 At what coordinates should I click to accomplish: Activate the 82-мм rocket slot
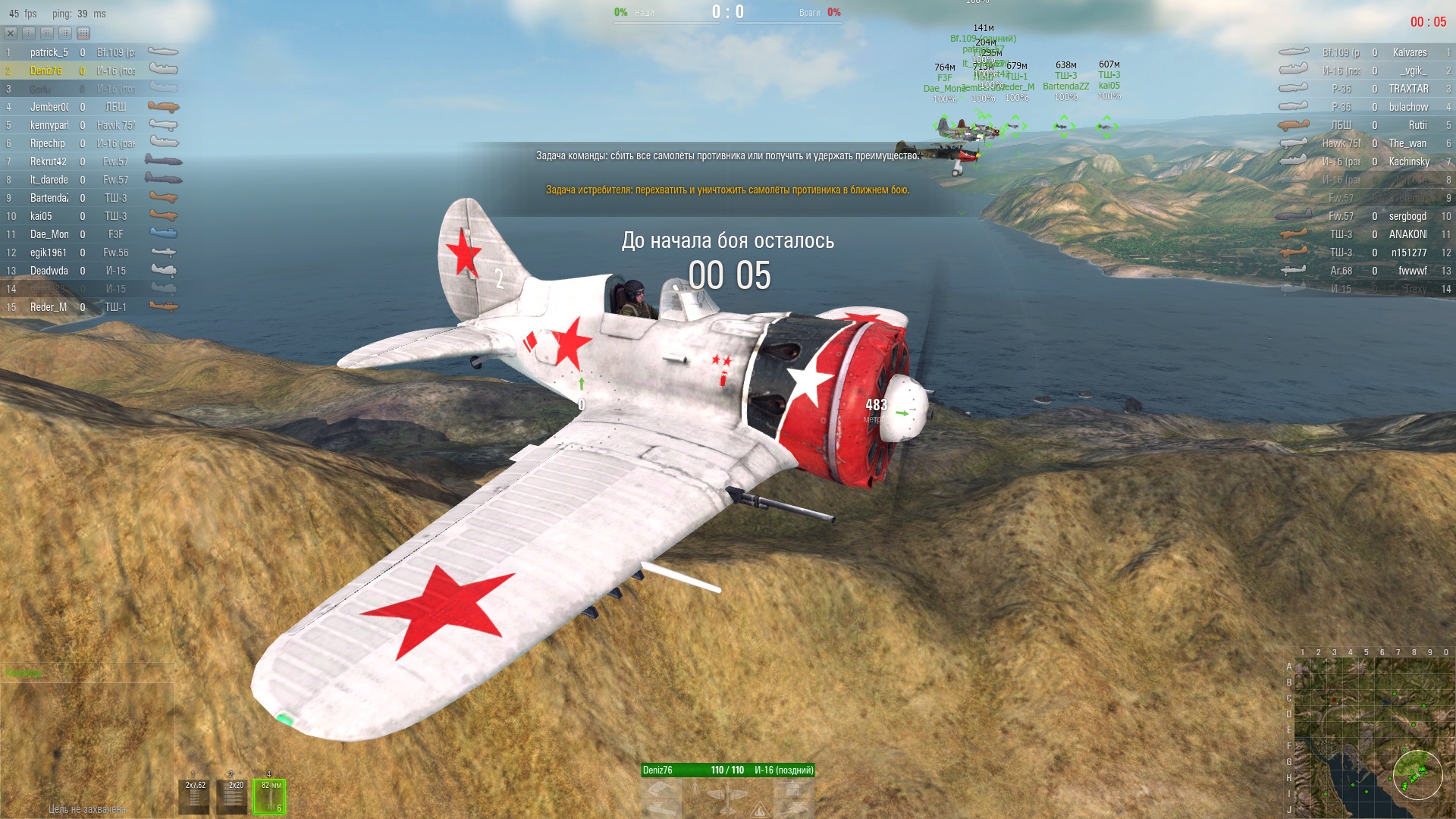(x=271, y=796)
